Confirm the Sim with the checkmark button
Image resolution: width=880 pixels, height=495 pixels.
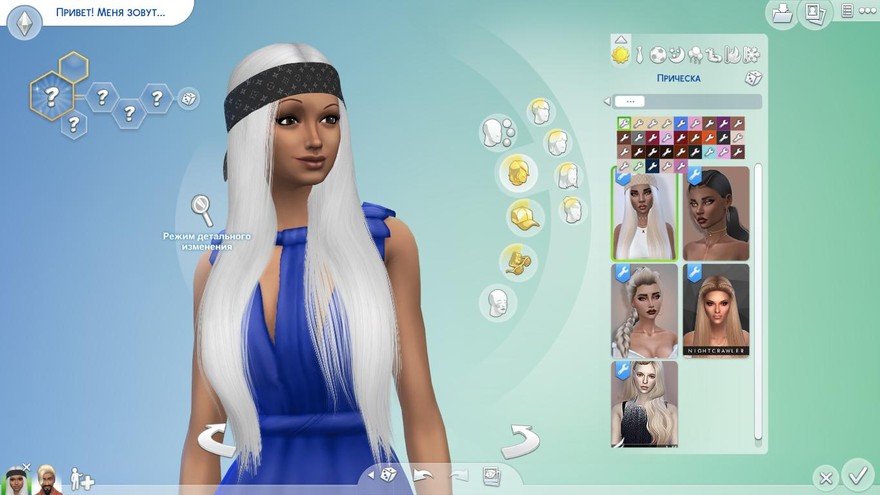tap(857, 472)
